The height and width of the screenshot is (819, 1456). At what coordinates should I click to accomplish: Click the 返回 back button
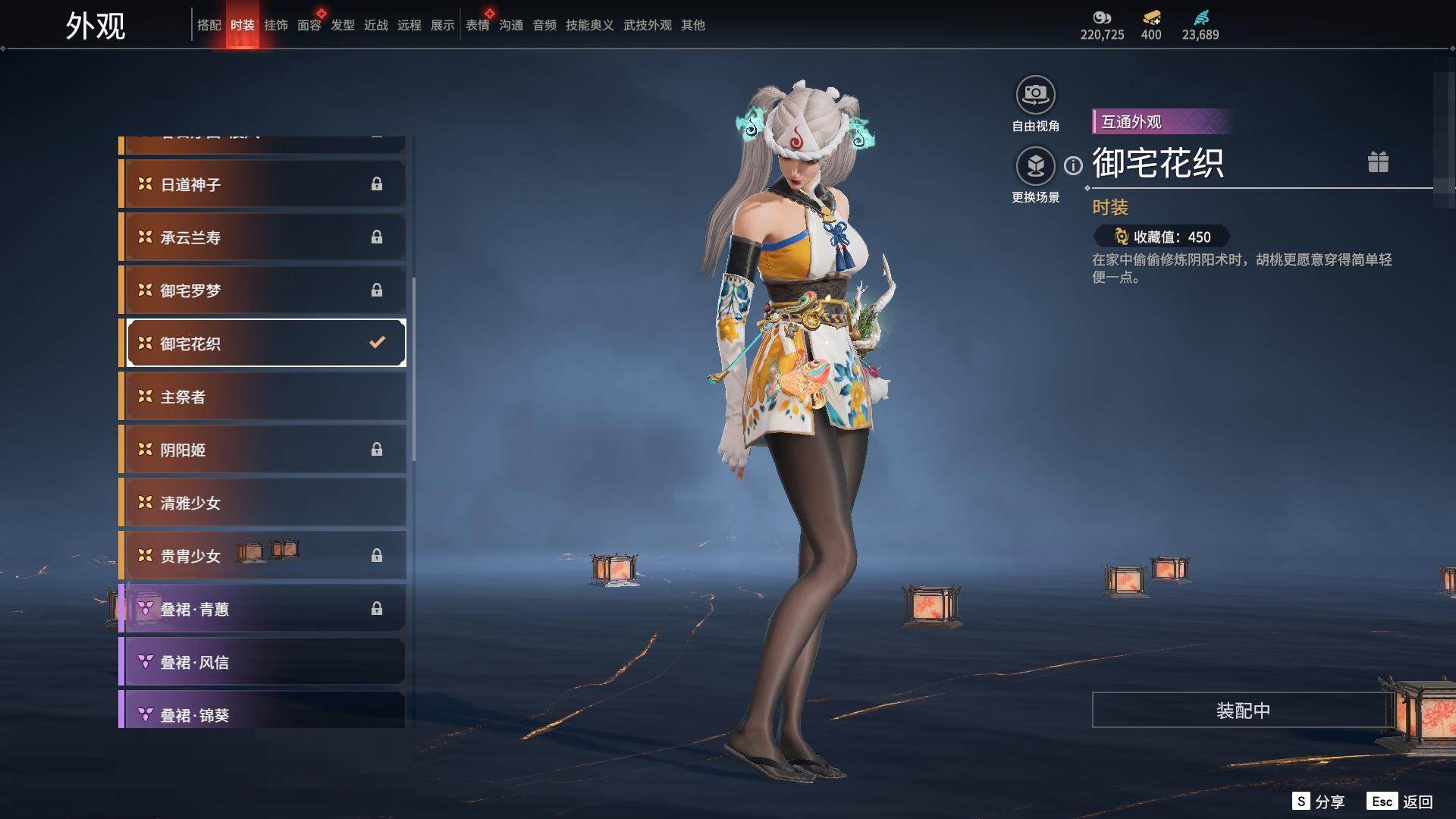(1417, 802)
